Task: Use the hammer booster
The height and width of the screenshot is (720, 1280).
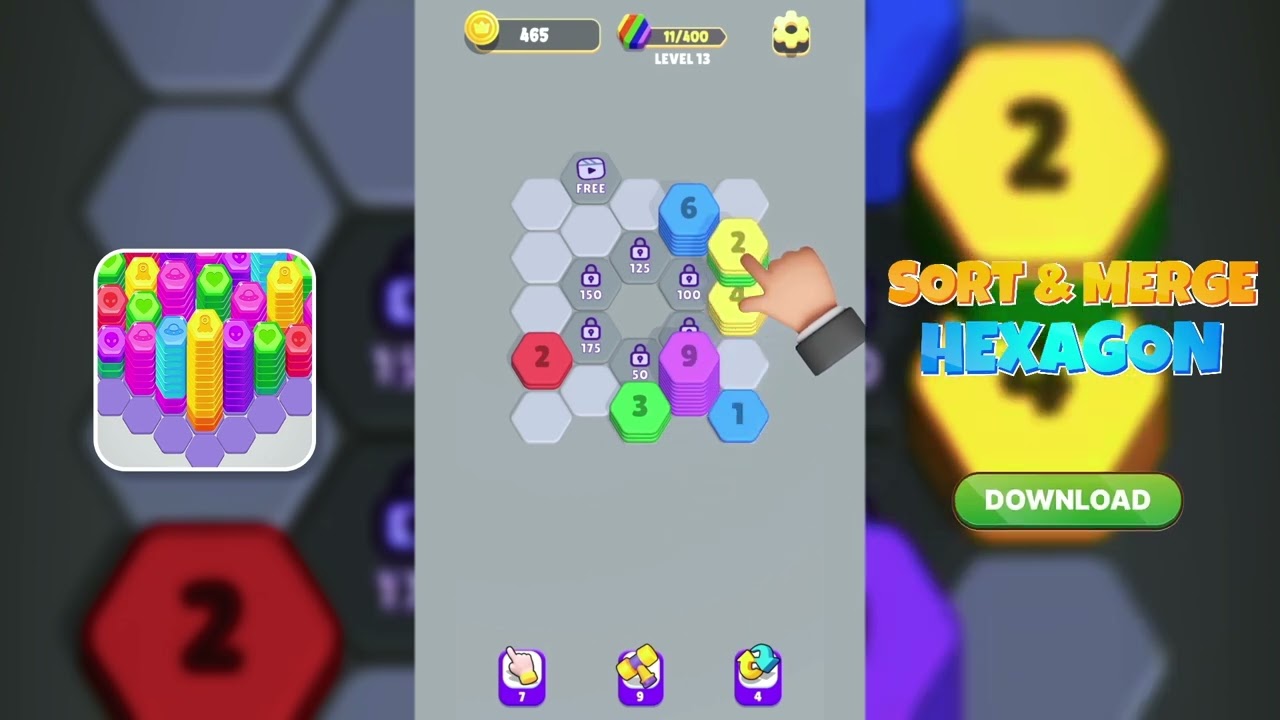Action: click(x=640, y=675)
